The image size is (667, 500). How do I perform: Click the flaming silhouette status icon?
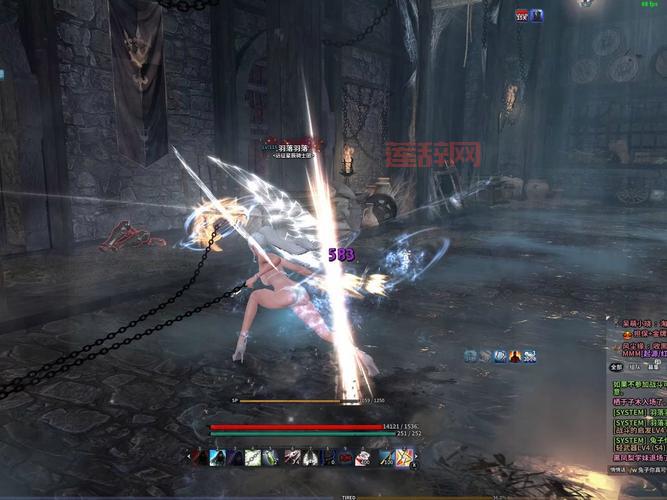coord(515,356)
